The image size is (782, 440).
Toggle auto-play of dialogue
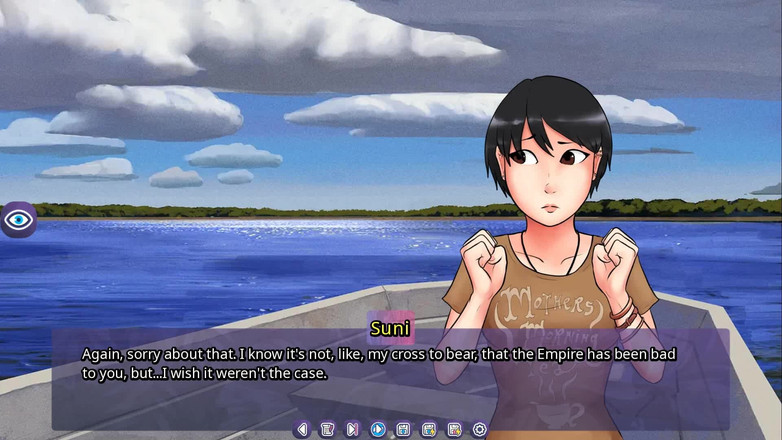378,429
